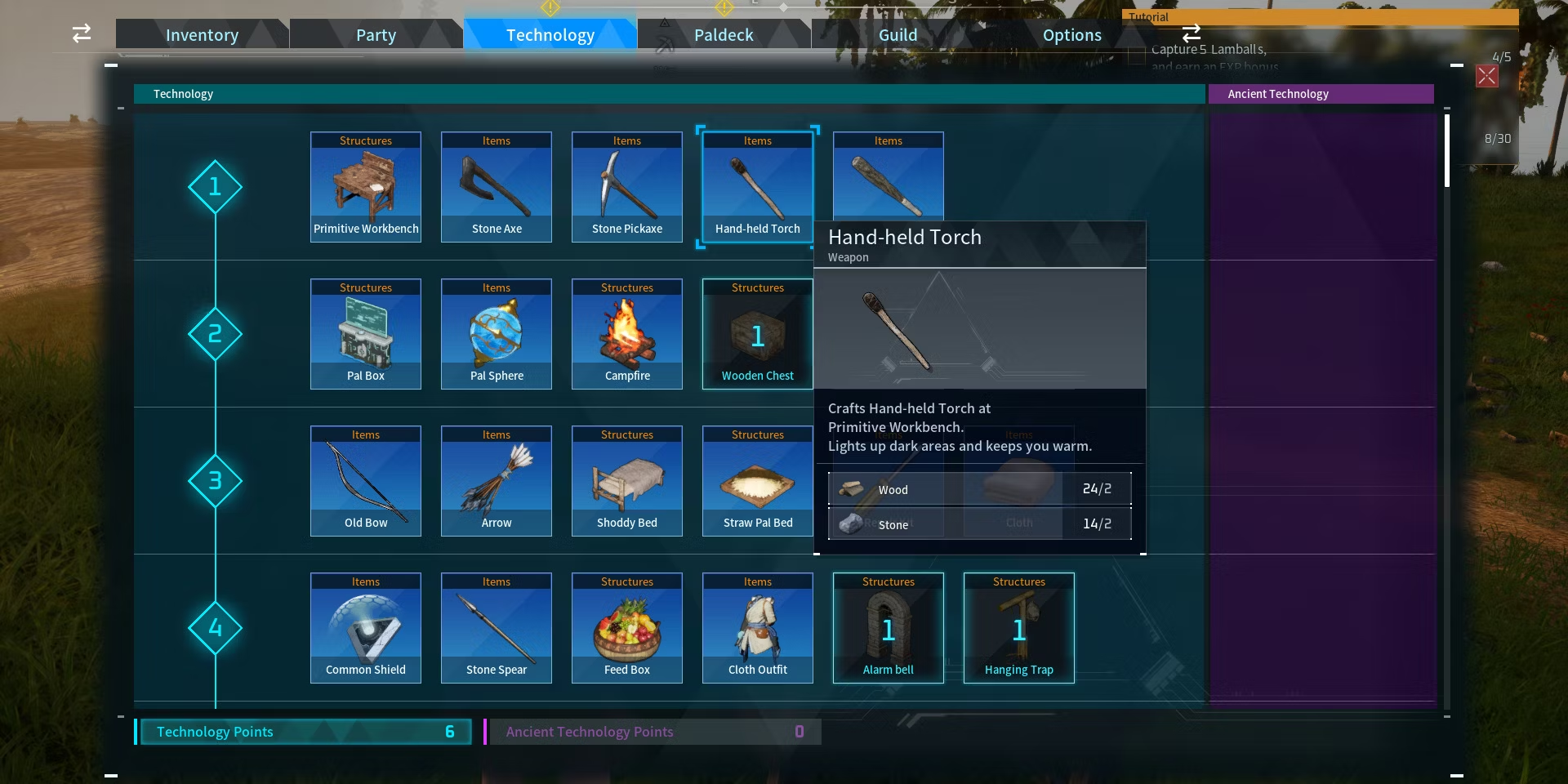
Task: Select the Hand-held Torch tile
Action: 758,187
